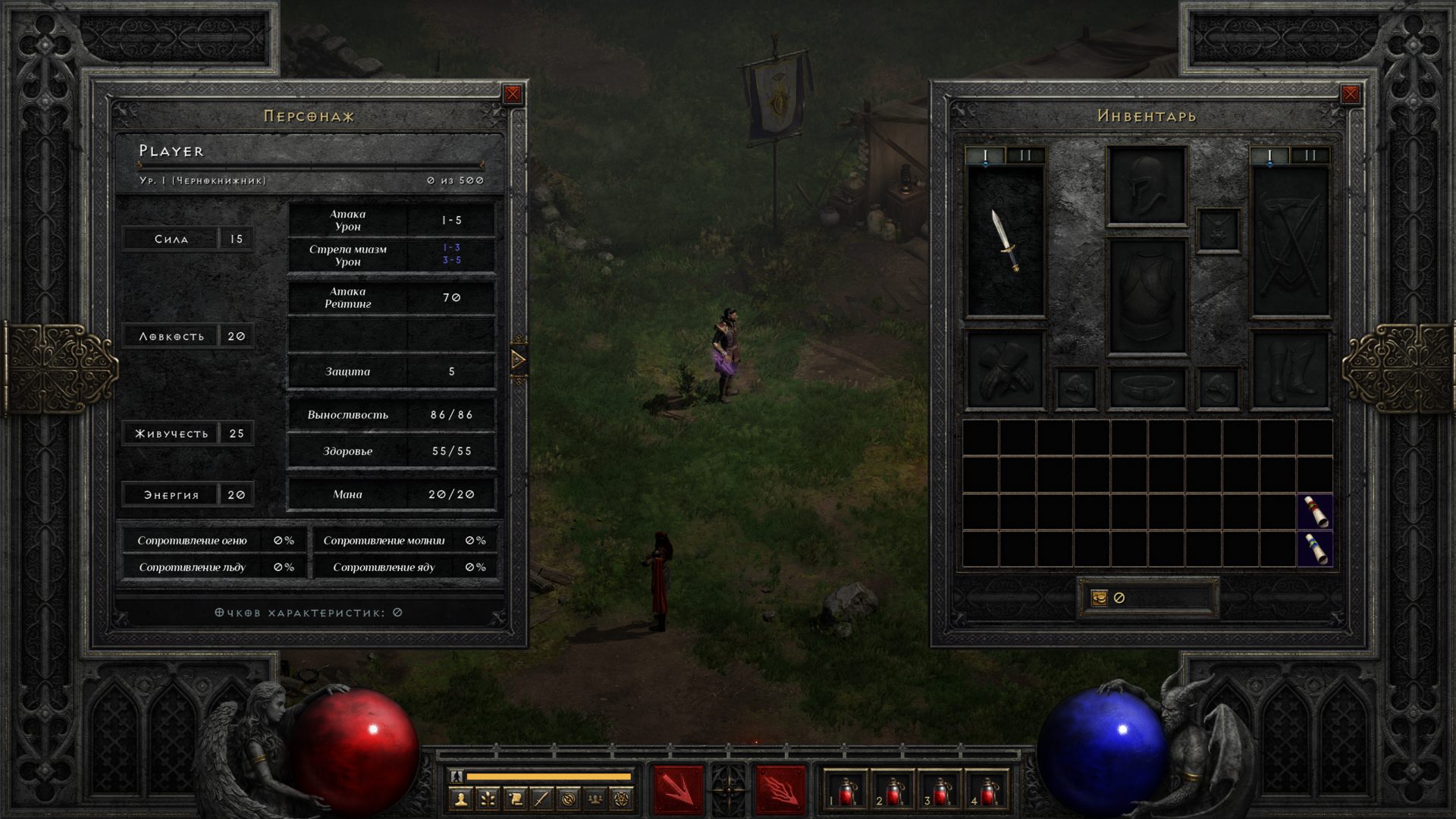Open the quest log scroll icon
Image resolution: width=1456 pixels, height=819 pixels.
(515, 799)
